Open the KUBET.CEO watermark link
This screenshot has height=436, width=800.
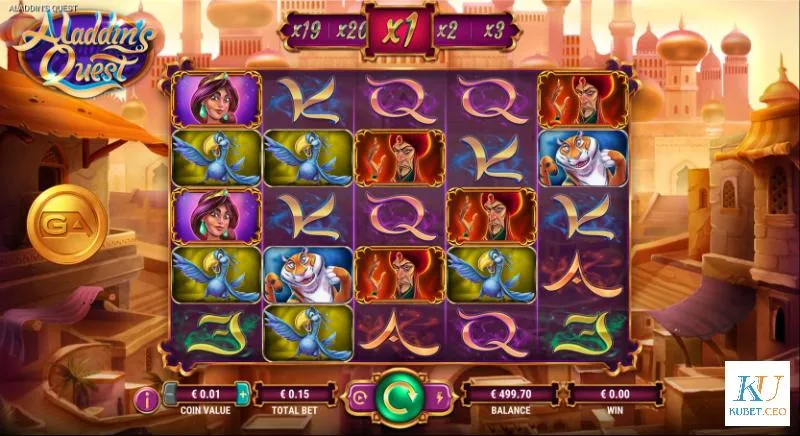coord(757,393)
